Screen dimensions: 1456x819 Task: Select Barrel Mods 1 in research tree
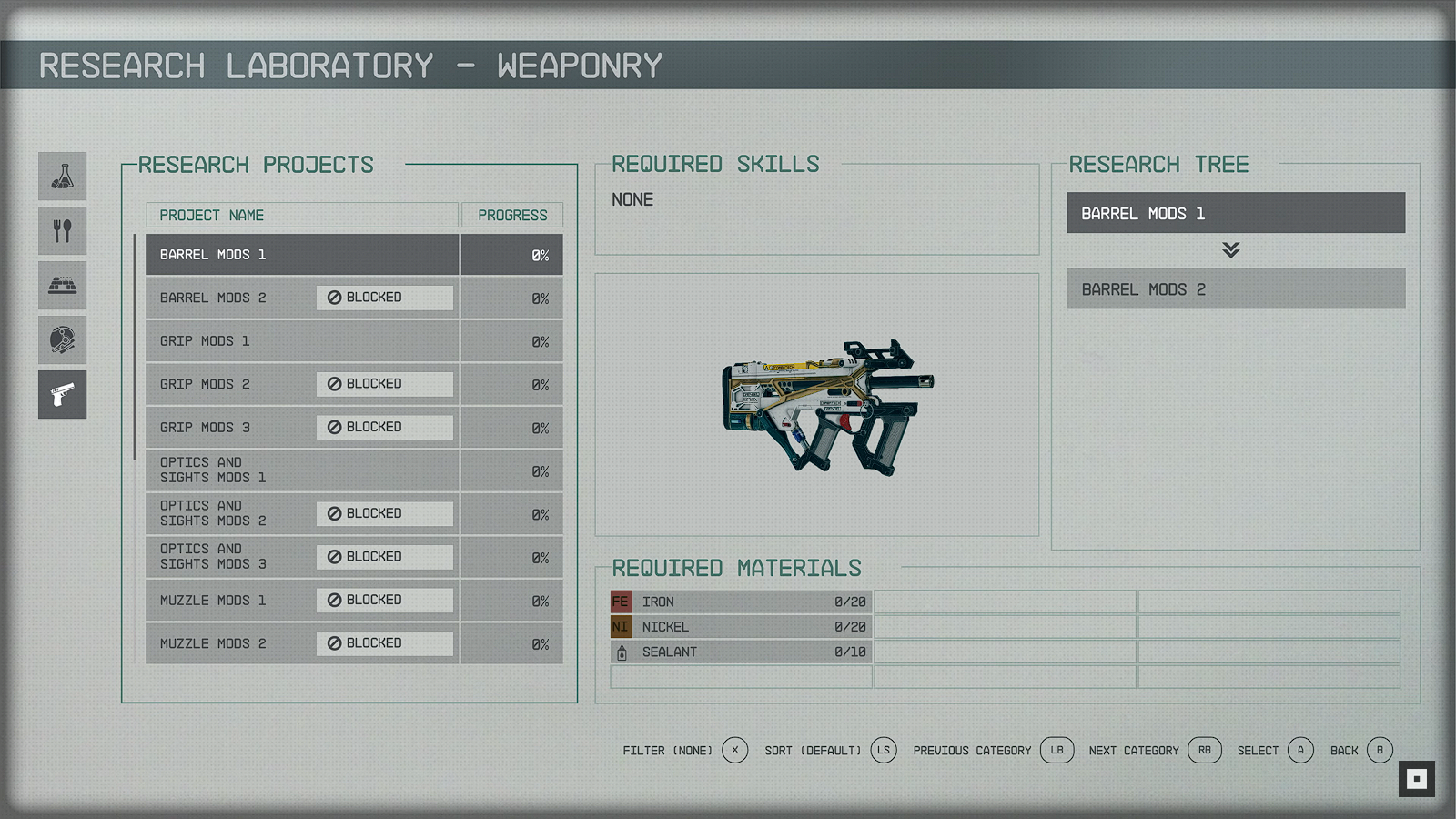(x=1236, y=213)
